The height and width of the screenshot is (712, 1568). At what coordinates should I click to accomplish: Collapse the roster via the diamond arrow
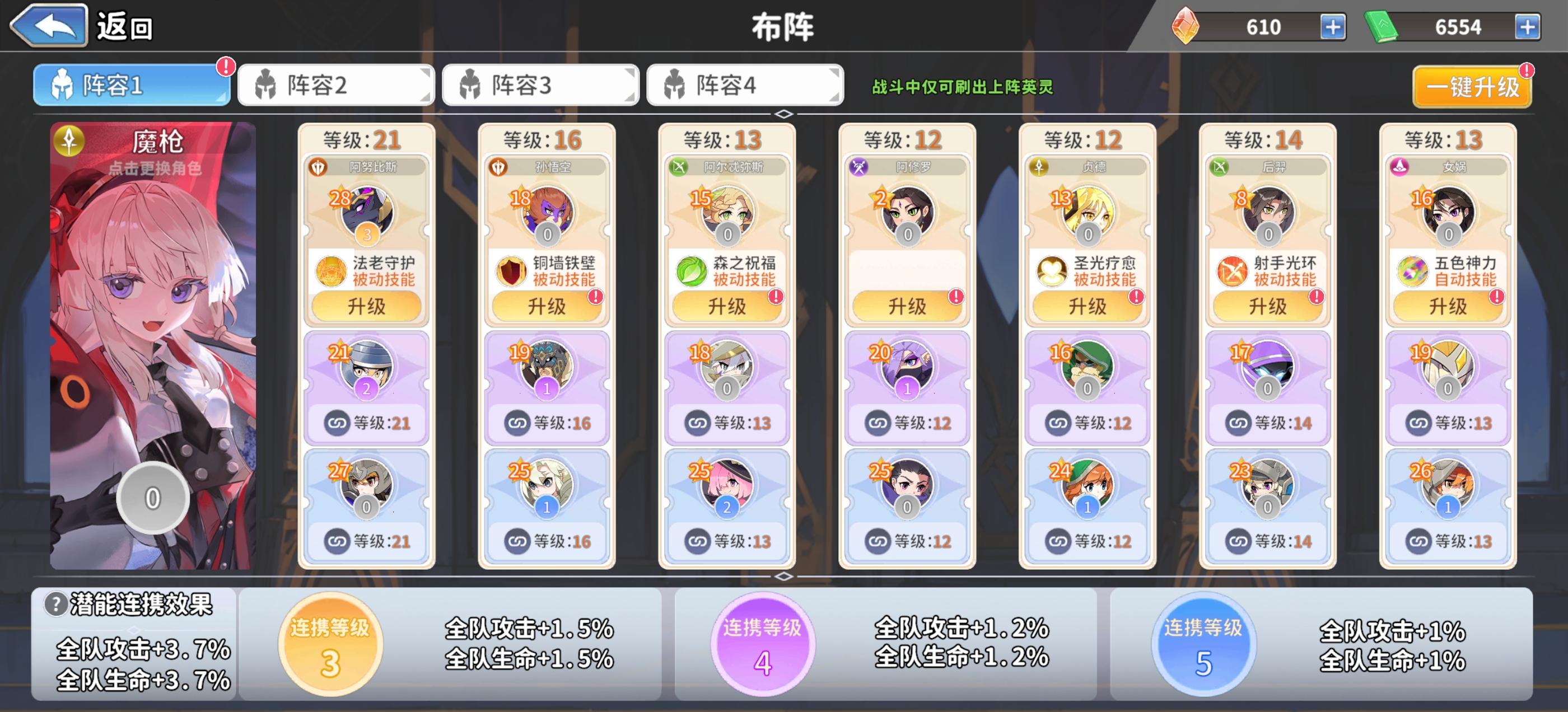[784, 113]
